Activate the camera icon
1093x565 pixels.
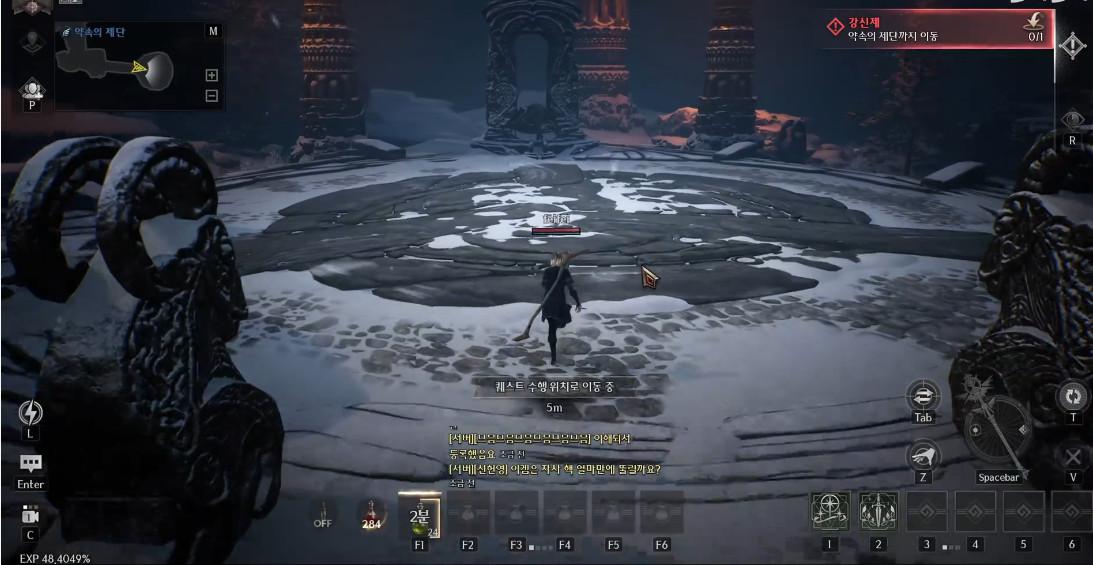click(30, 515)
